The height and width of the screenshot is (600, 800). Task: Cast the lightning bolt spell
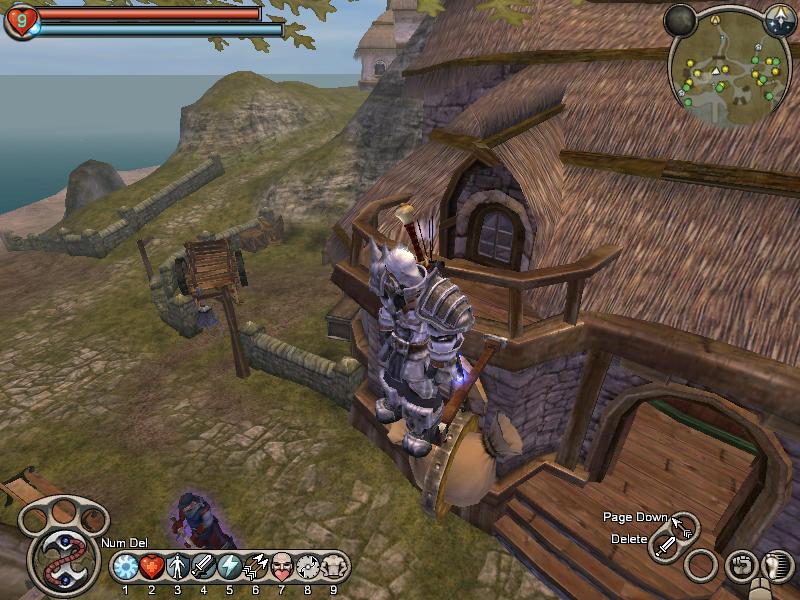click(x=229, y=567)
